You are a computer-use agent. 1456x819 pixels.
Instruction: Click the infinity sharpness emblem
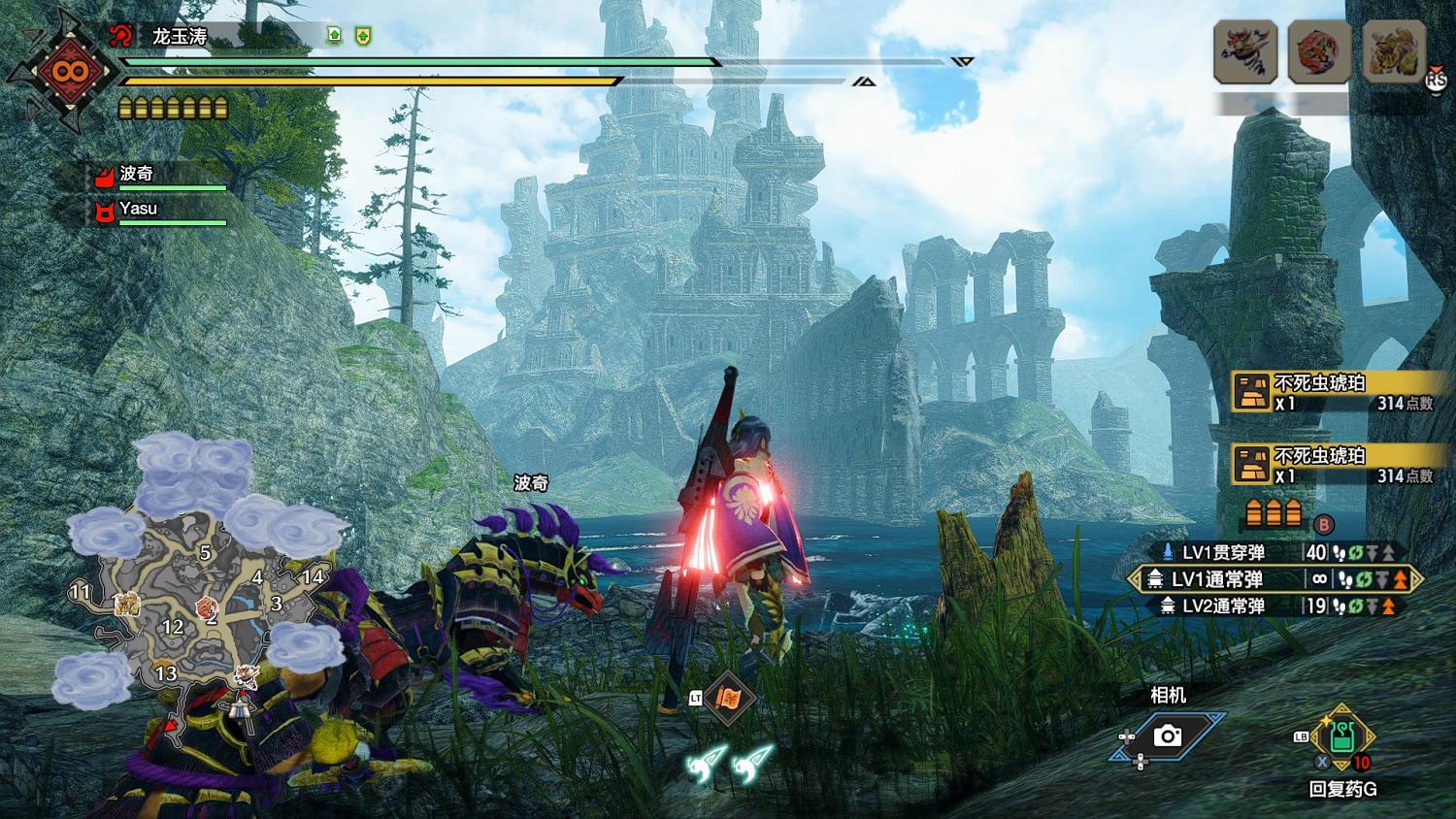click(x=70, y=71)
